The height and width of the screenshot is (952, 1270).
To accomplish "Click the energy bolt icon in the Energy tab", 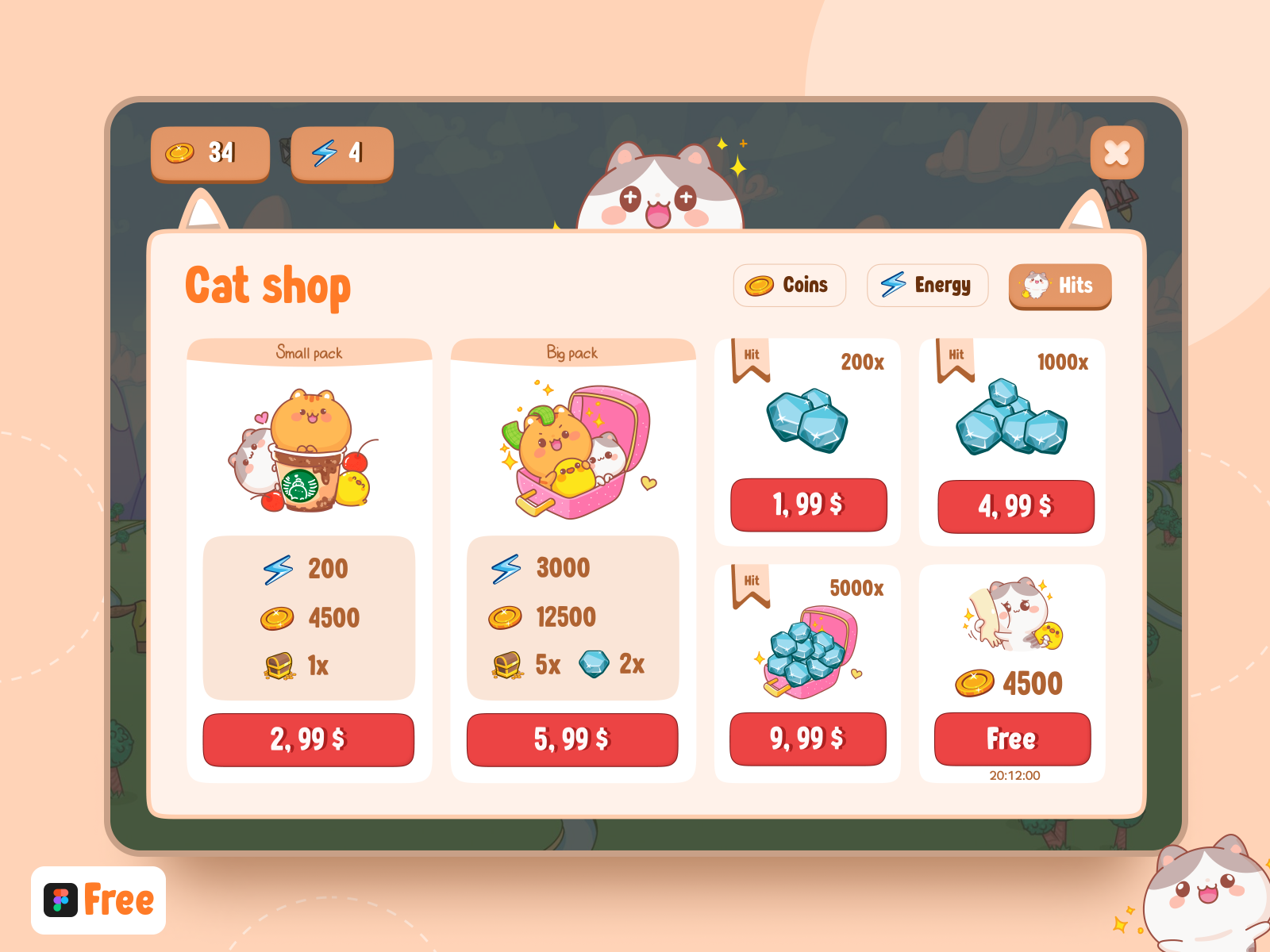I will (x=895, y=286).
